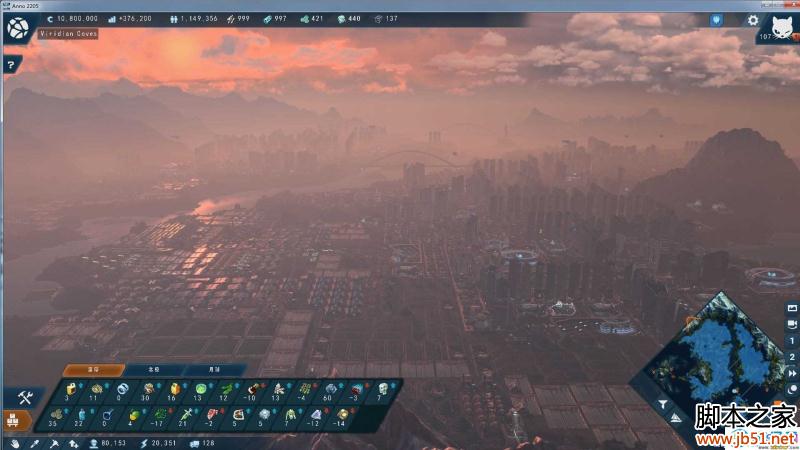Open the help question mark panel
Screen dimensions: 800x450
point(10,65)
